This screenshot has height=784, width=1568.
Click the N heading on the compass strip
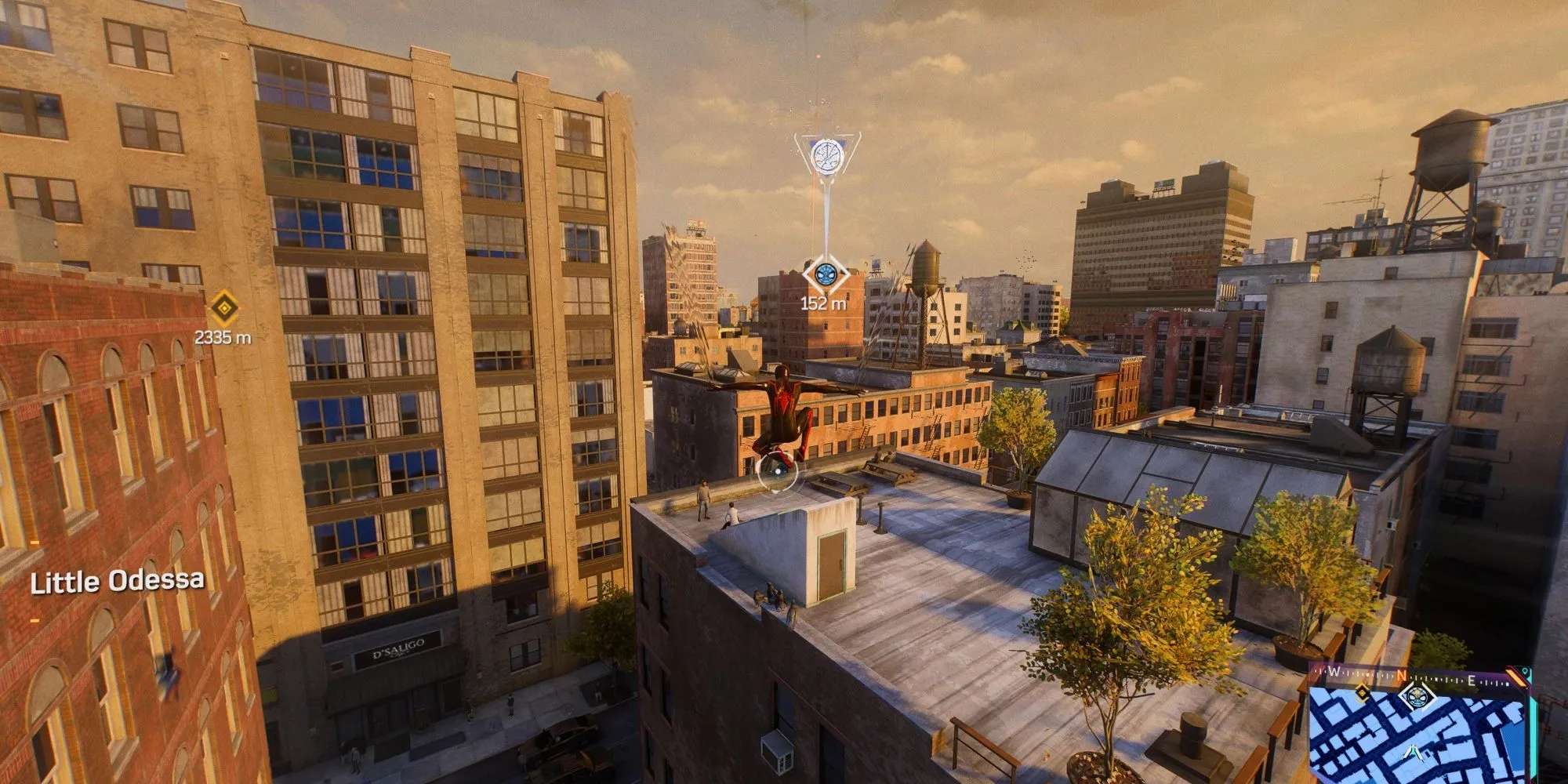click(x=1402, y=676)
